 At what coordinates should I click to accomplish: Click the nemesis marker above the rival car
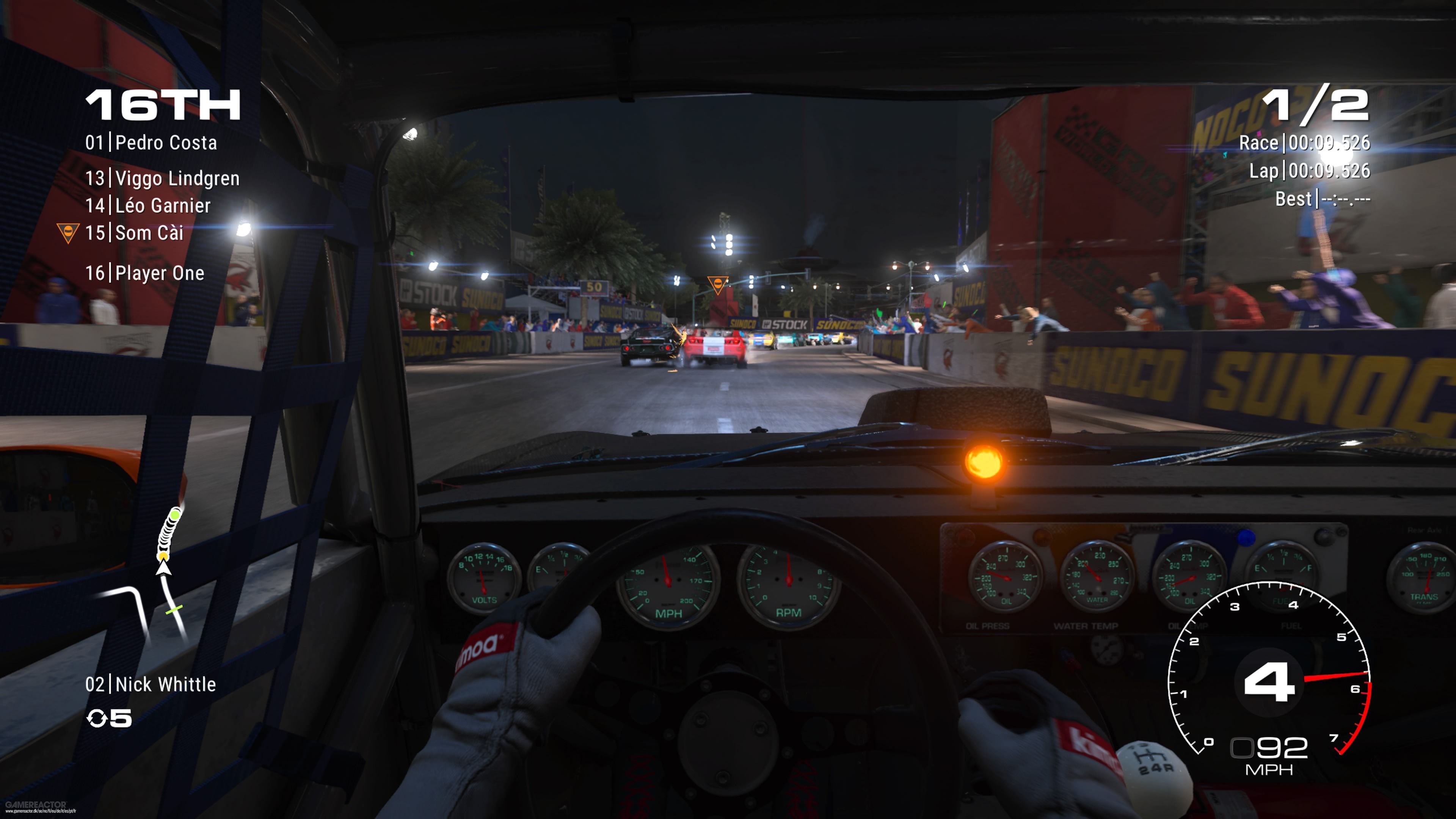[717, 284]
